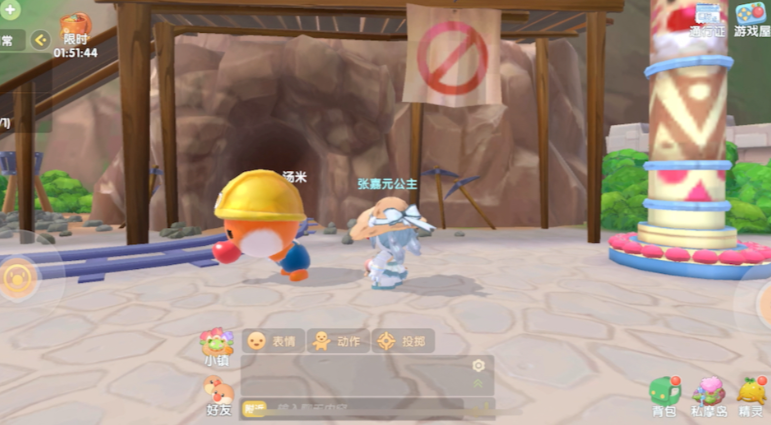The width and height of the screenshot is (771, 425).
Task: Open the 限时 limited-time event basket
Action: pos(75,30)
